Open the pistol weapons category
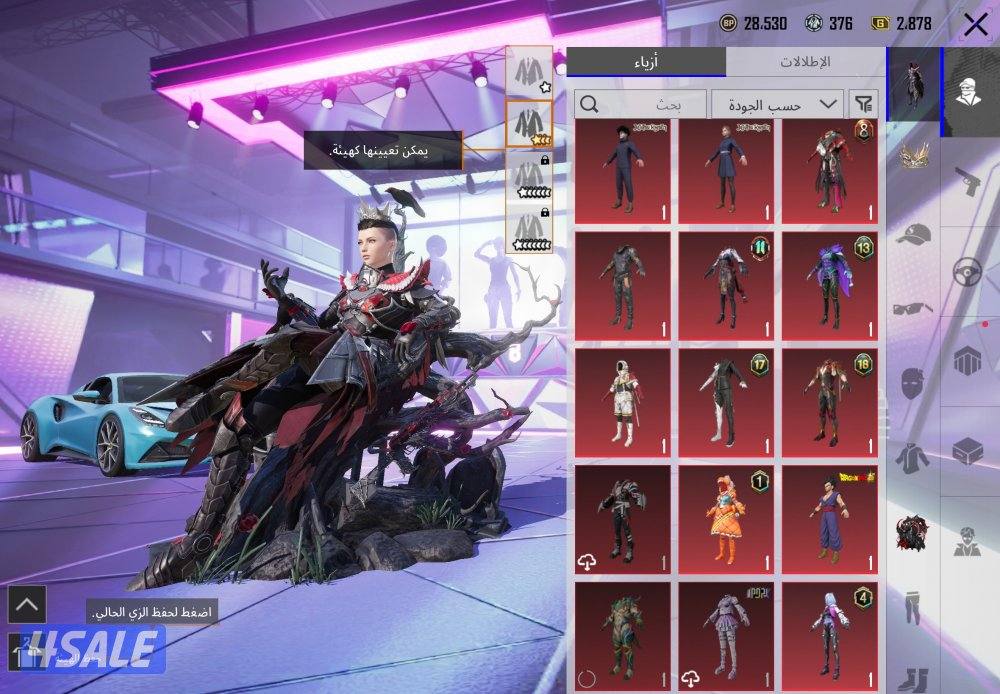1000x694 pixels. (x=965, y=183)
